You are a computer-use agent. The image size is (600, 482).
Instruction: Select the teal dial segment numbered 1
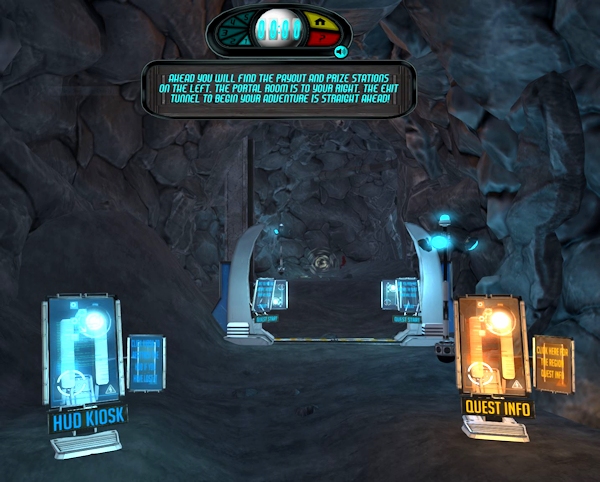click(x=245, y=41)
